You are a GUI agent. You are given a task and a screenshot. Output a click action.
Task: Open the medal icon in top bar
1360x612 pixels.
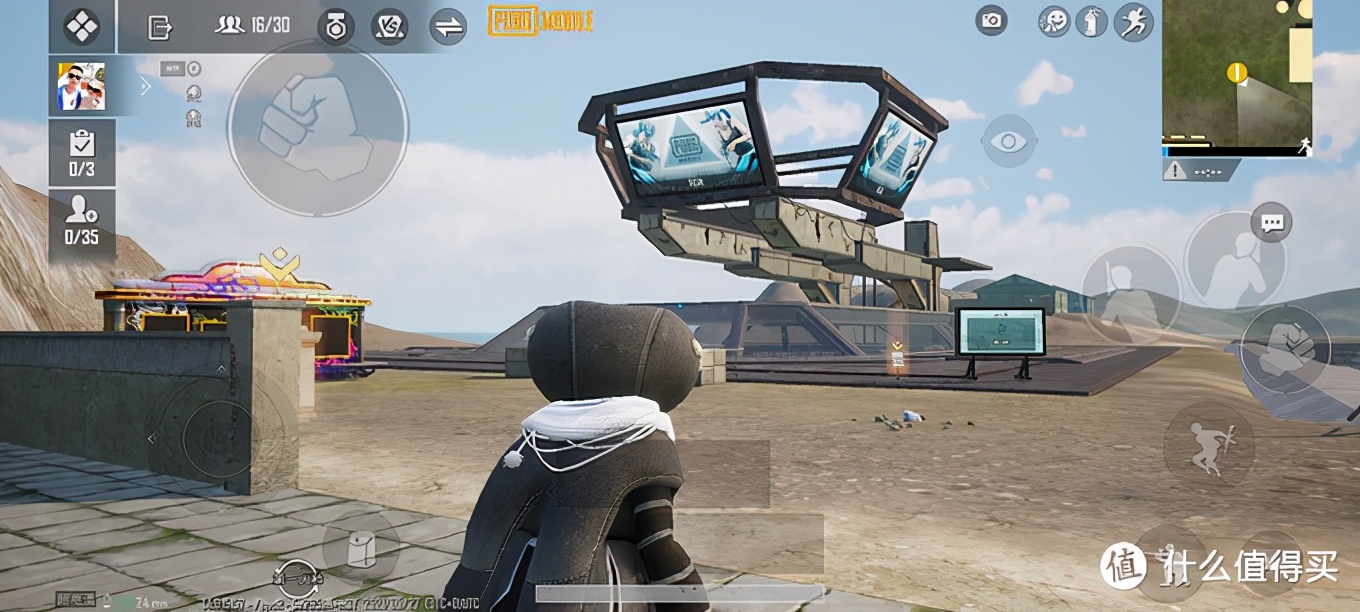click(336, 27)
